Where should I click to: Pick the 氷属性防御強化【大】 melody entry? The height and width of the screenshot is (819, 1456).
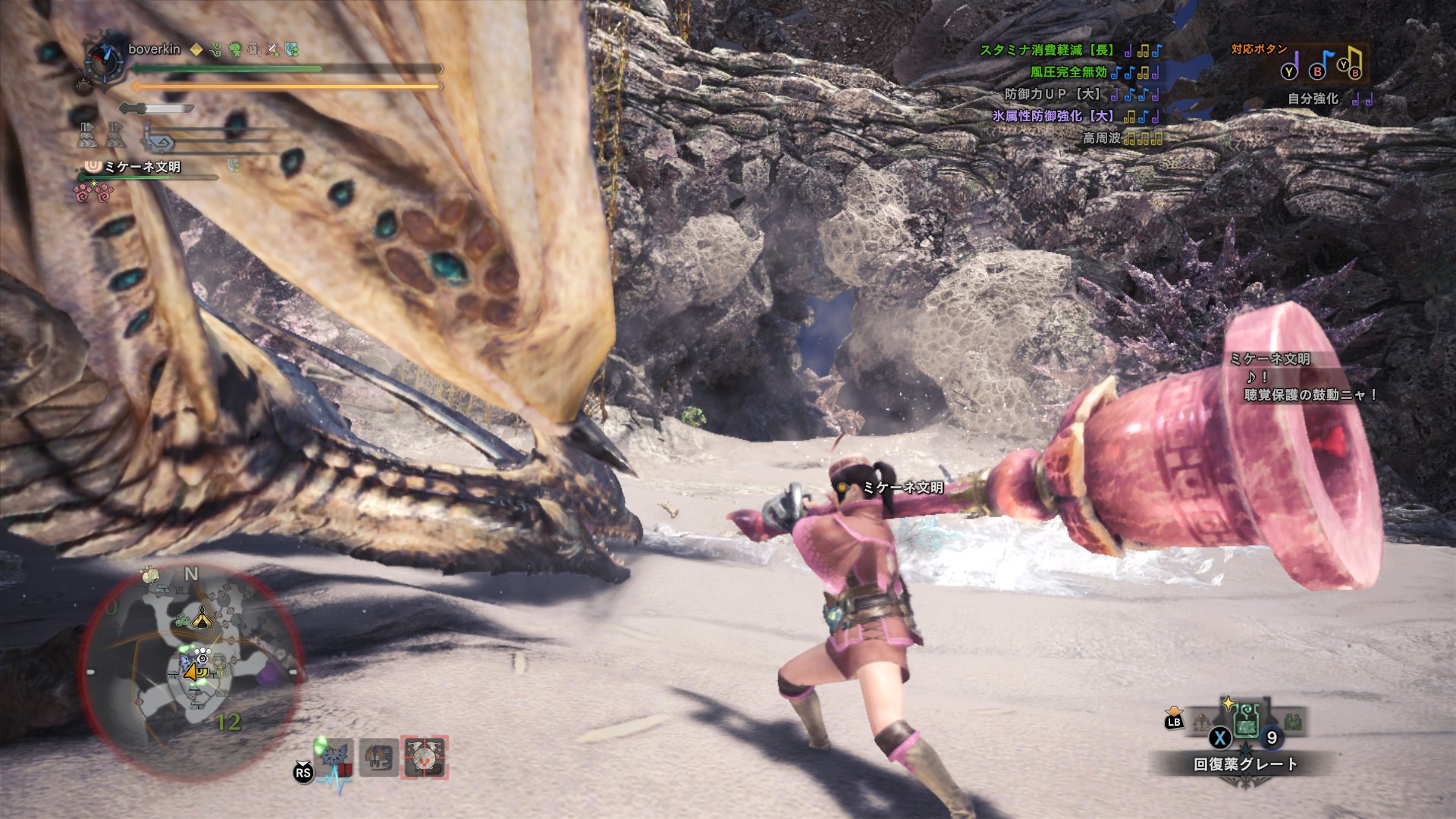tap(1053, 116)
